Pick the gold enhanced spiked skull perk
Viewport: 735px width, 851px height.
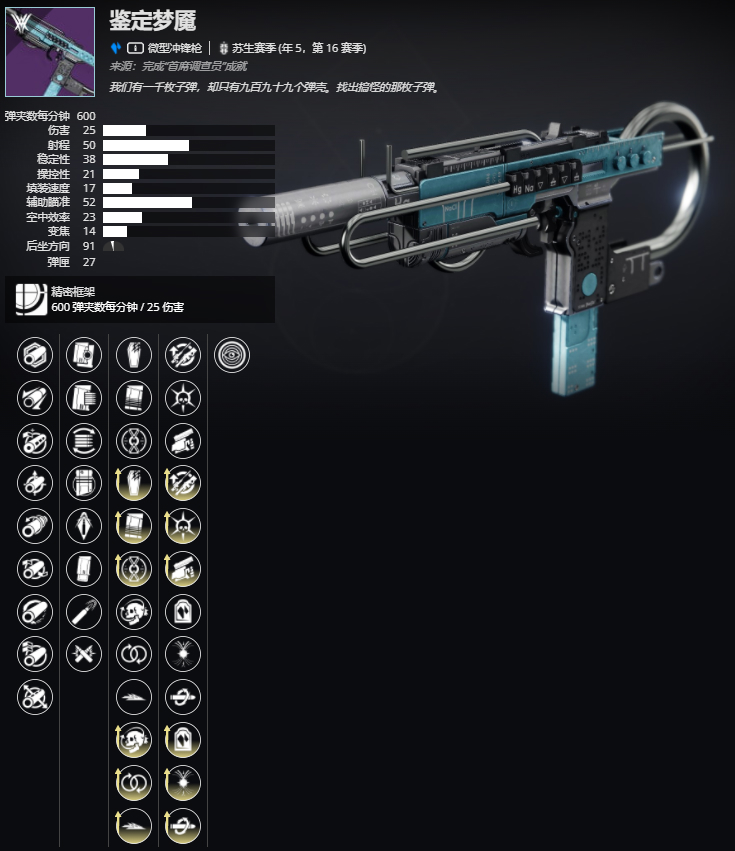pos(183,526)
